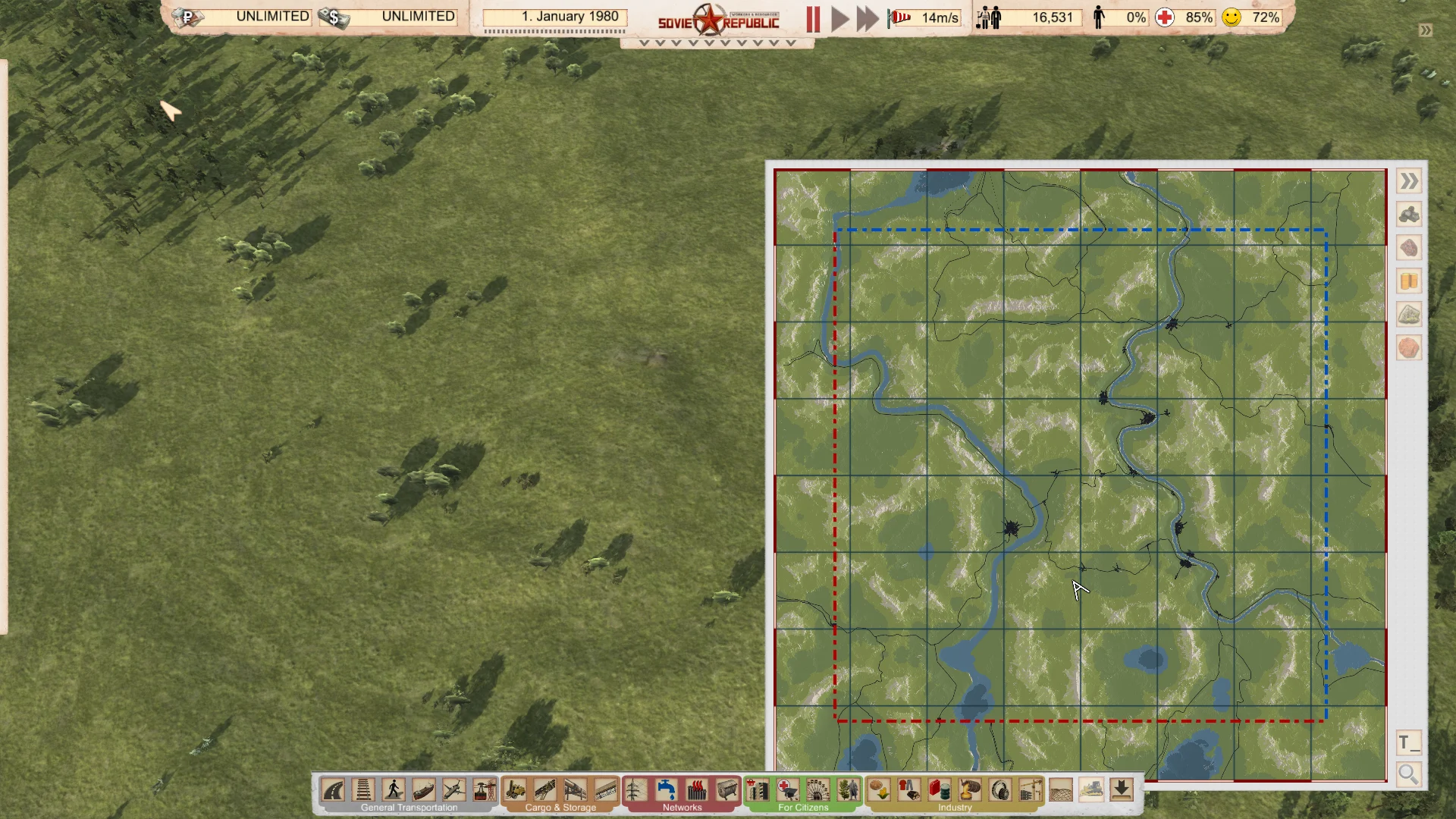Image resolution: width=1456 pixels, height=819 pixels.
Task: Activate fast forward speed
Action: point(867,17)
